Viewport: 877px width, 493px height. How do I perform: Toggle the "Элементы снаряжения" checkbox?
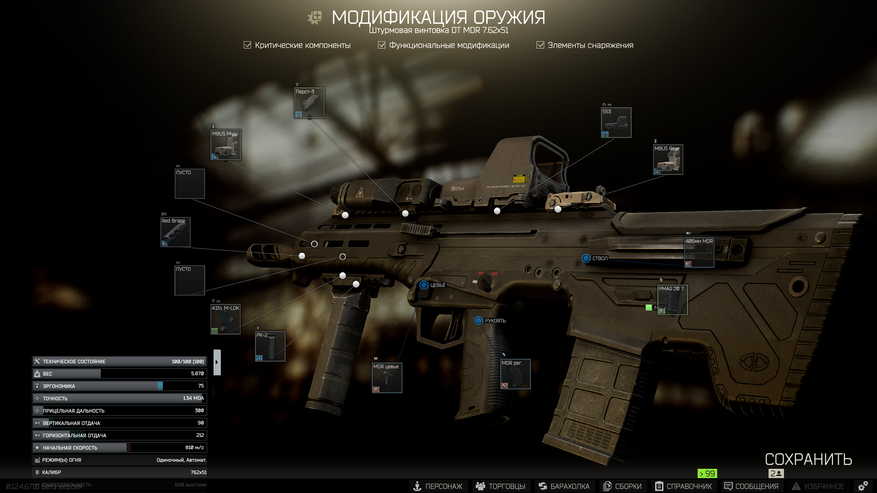coord(541,45)
